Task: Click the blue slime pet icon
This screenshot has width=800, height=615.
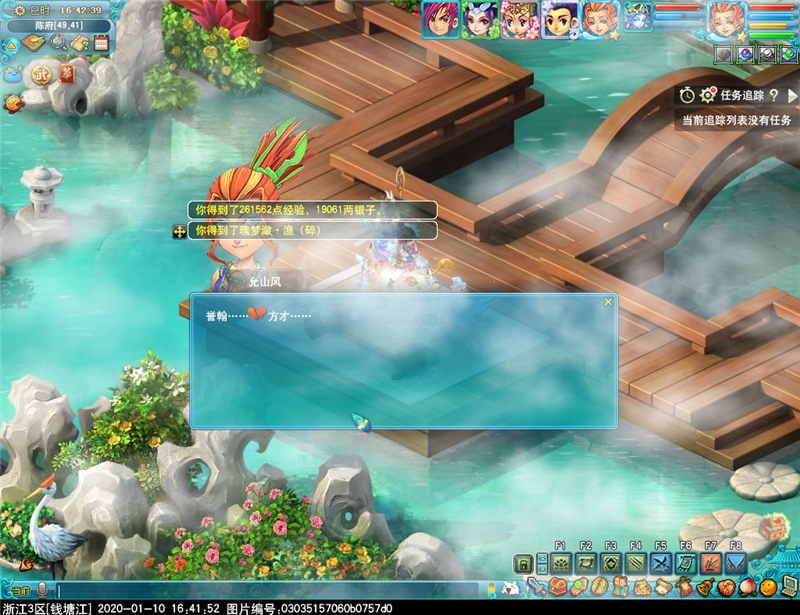Action: [x=12, y=73]
